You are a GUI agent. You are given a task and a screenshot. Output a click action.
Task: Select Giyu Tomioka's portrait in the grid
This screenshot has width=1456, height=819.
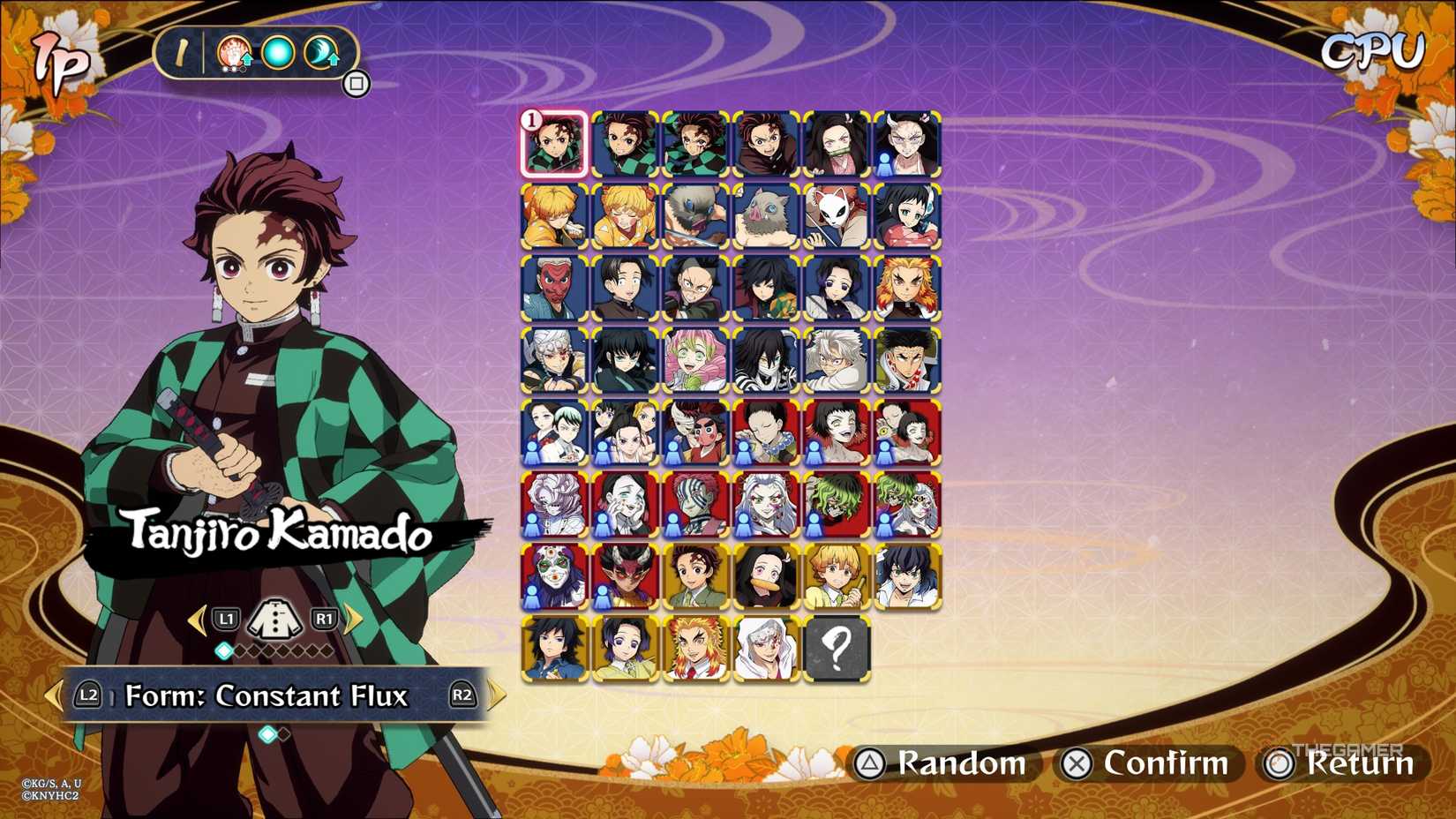click(x=768, y=287)
